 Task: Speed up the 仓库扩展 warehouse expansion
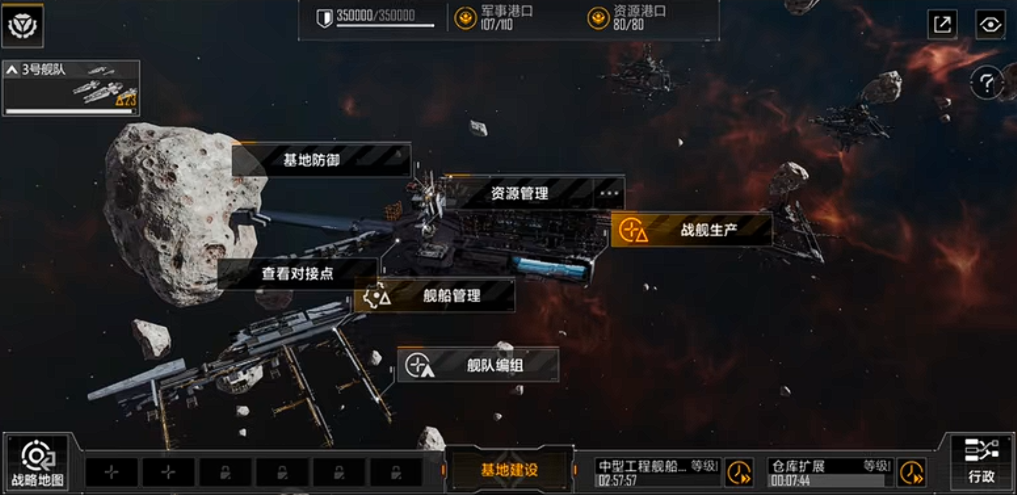pos(911,472)
